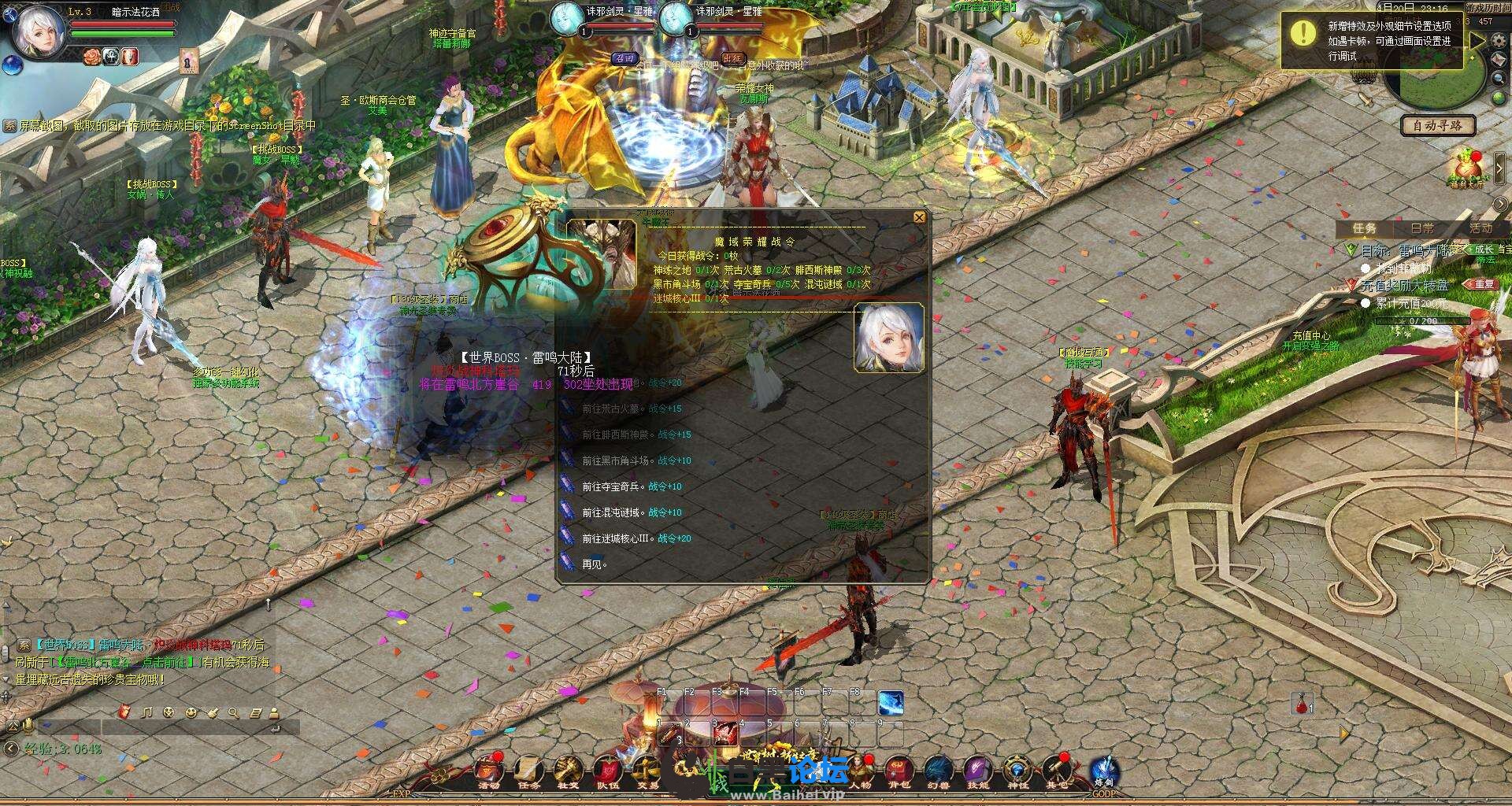Image resolution: width=1512 pixels, height=806 pixels.
Task: Choose 再见 to end the conversation
Action: click(x=594, y=565)
